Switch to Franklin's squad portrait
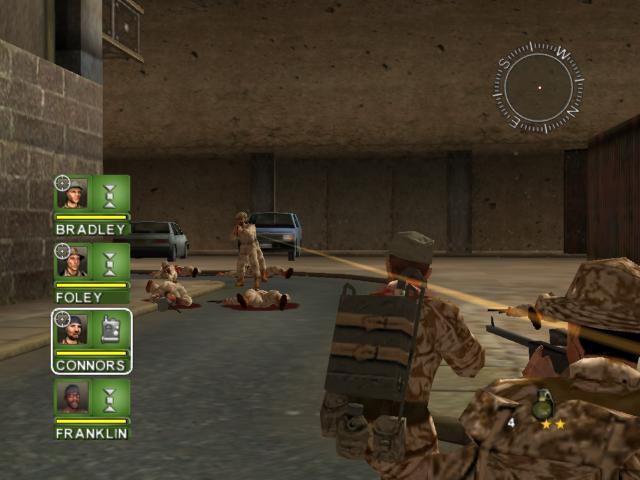640x480 pixels. [x=72, y=398]
